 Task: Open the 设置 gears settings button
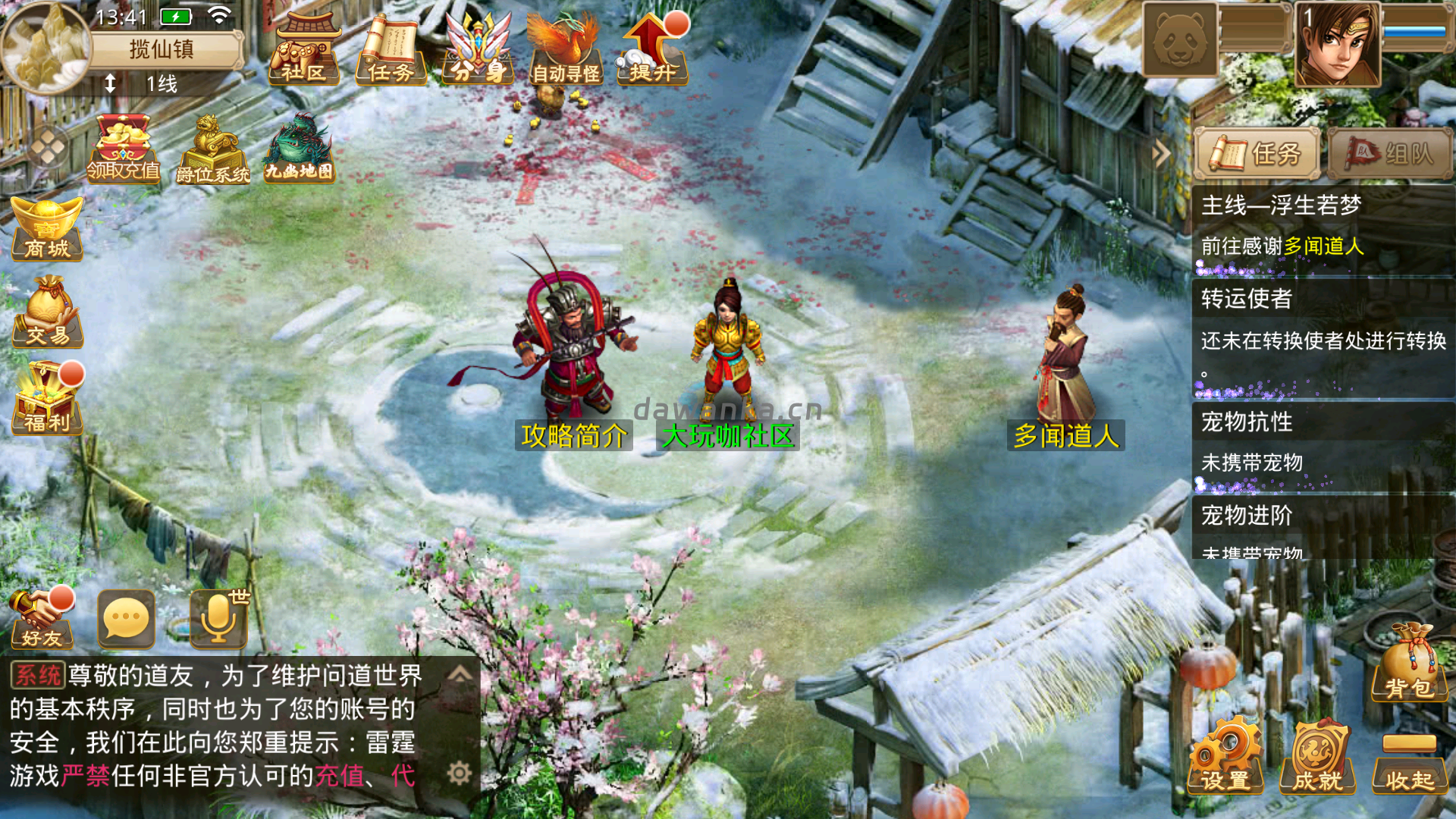[1225, 757]
